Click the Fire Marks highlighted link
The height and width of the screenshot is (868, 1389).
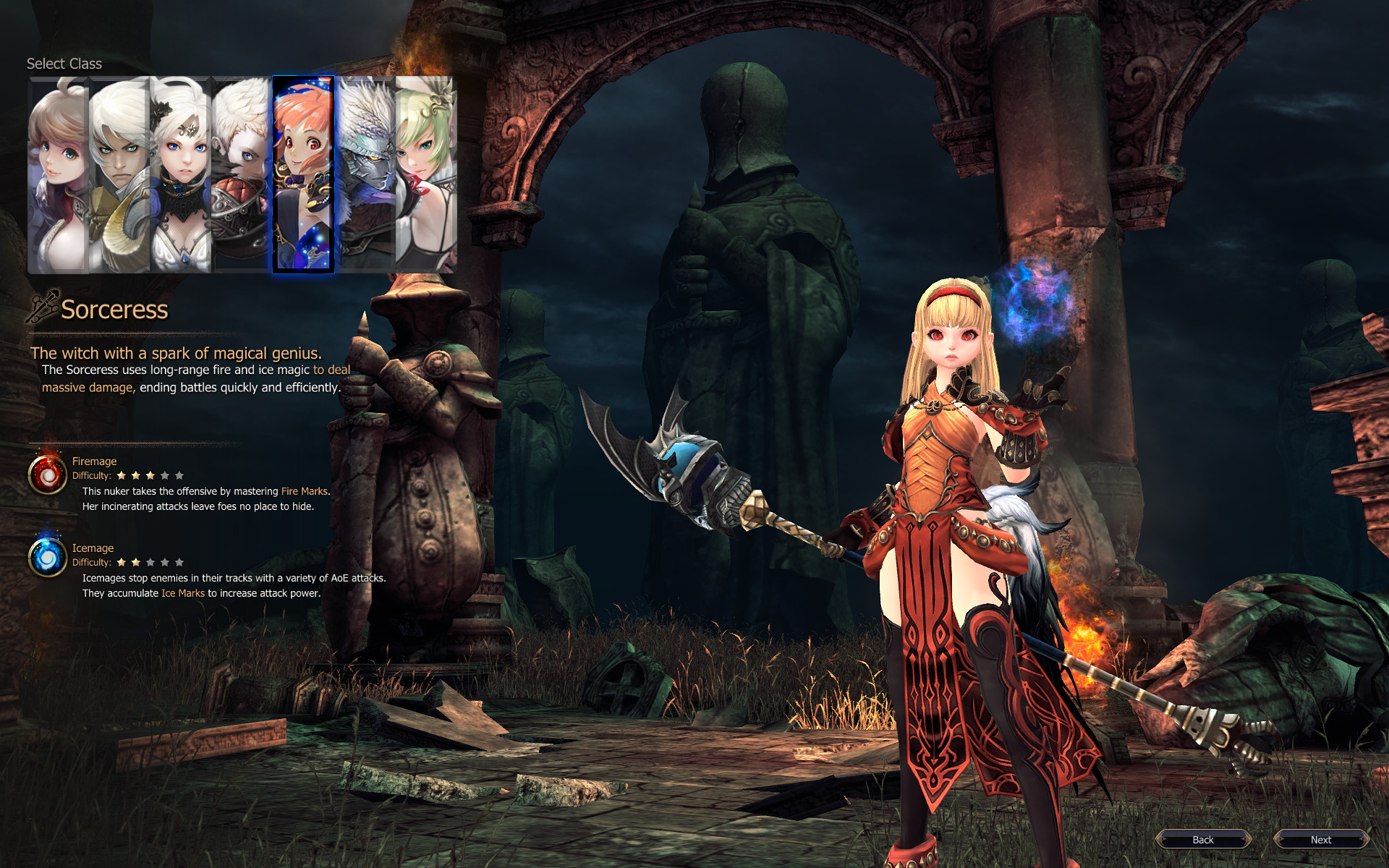pos(304,490)
